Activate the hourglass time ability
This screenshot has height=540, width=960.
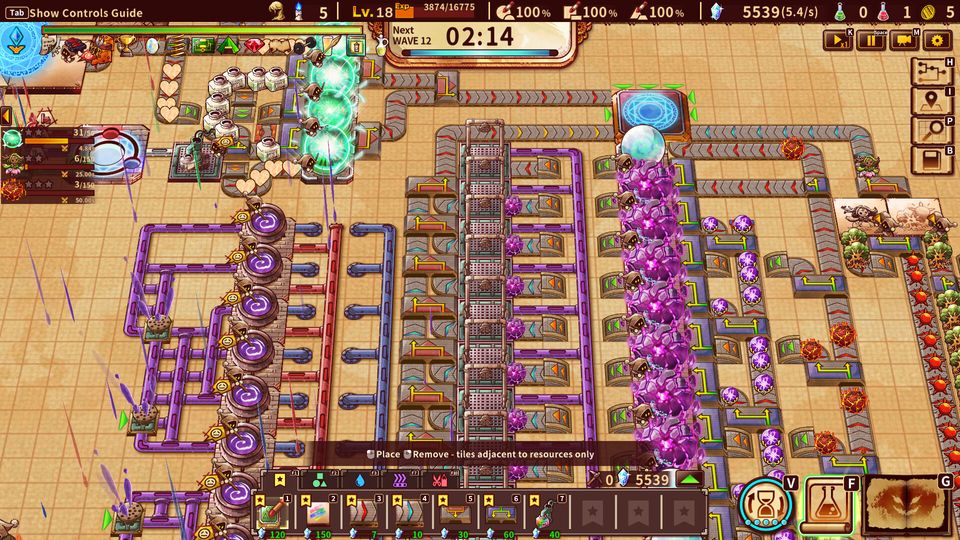pyautogui.click(x=767, y=504)
